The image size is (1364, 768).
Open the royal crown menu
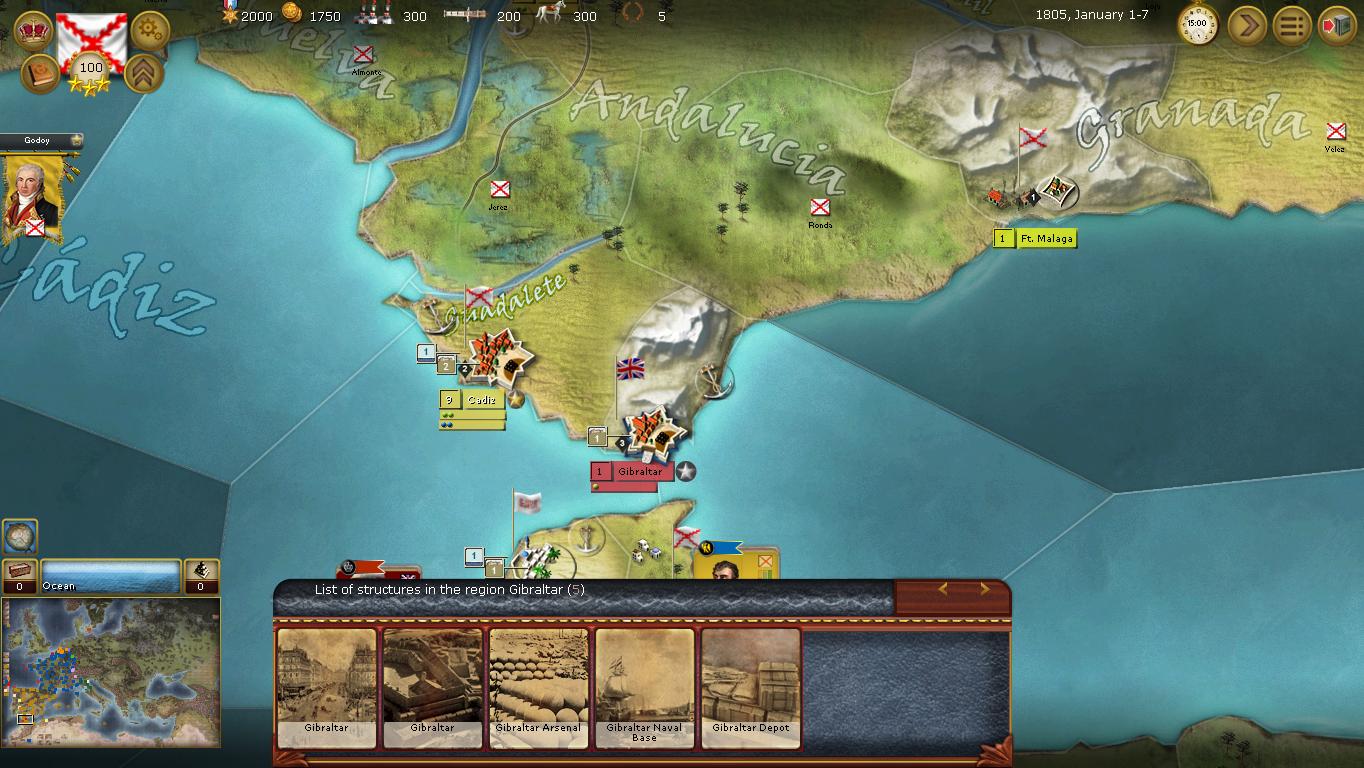pyautogui.click(x=35, y=31)
